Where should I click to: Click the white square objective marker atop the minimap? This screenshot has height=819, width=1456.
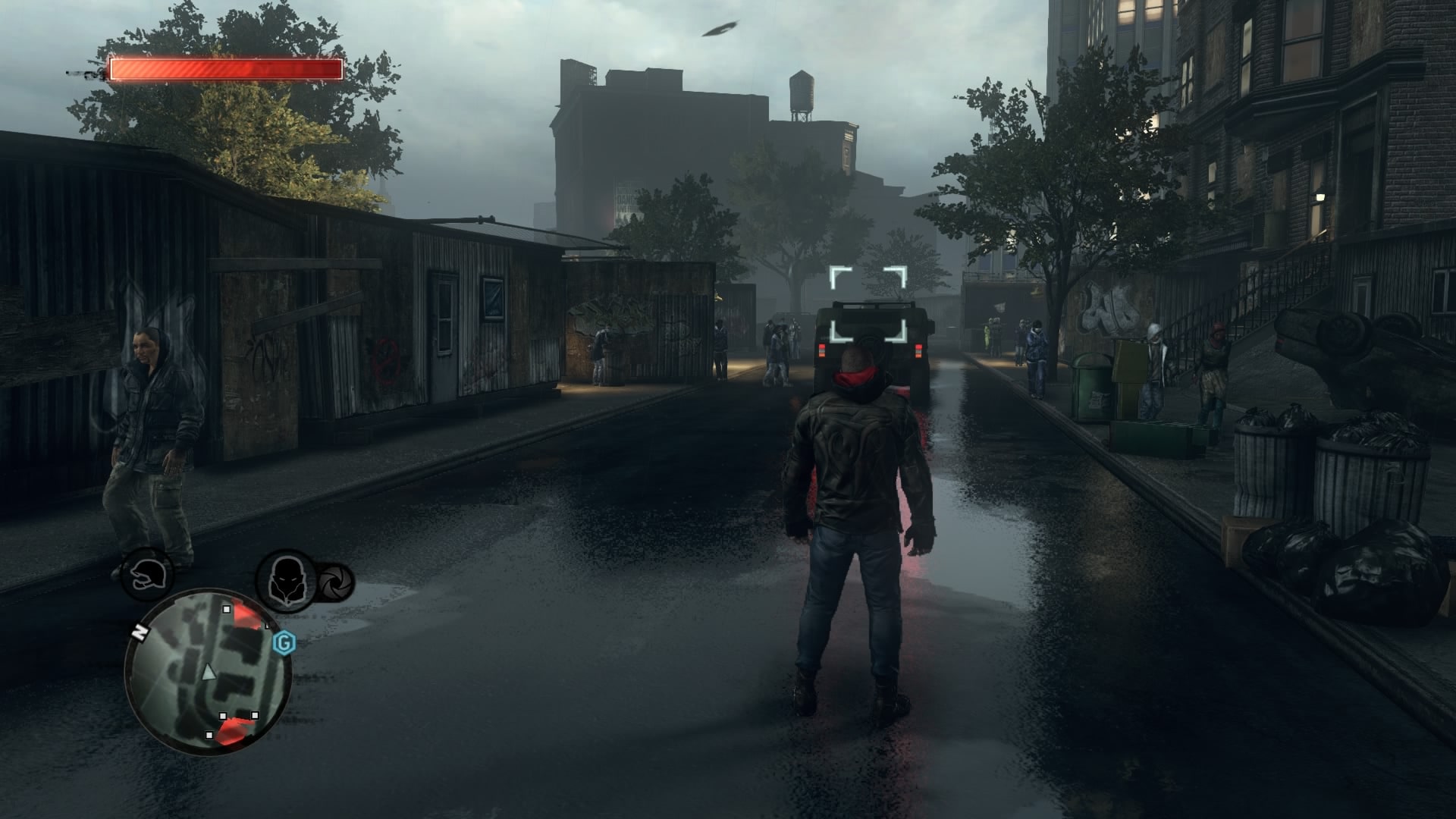(x=227, y=609)
